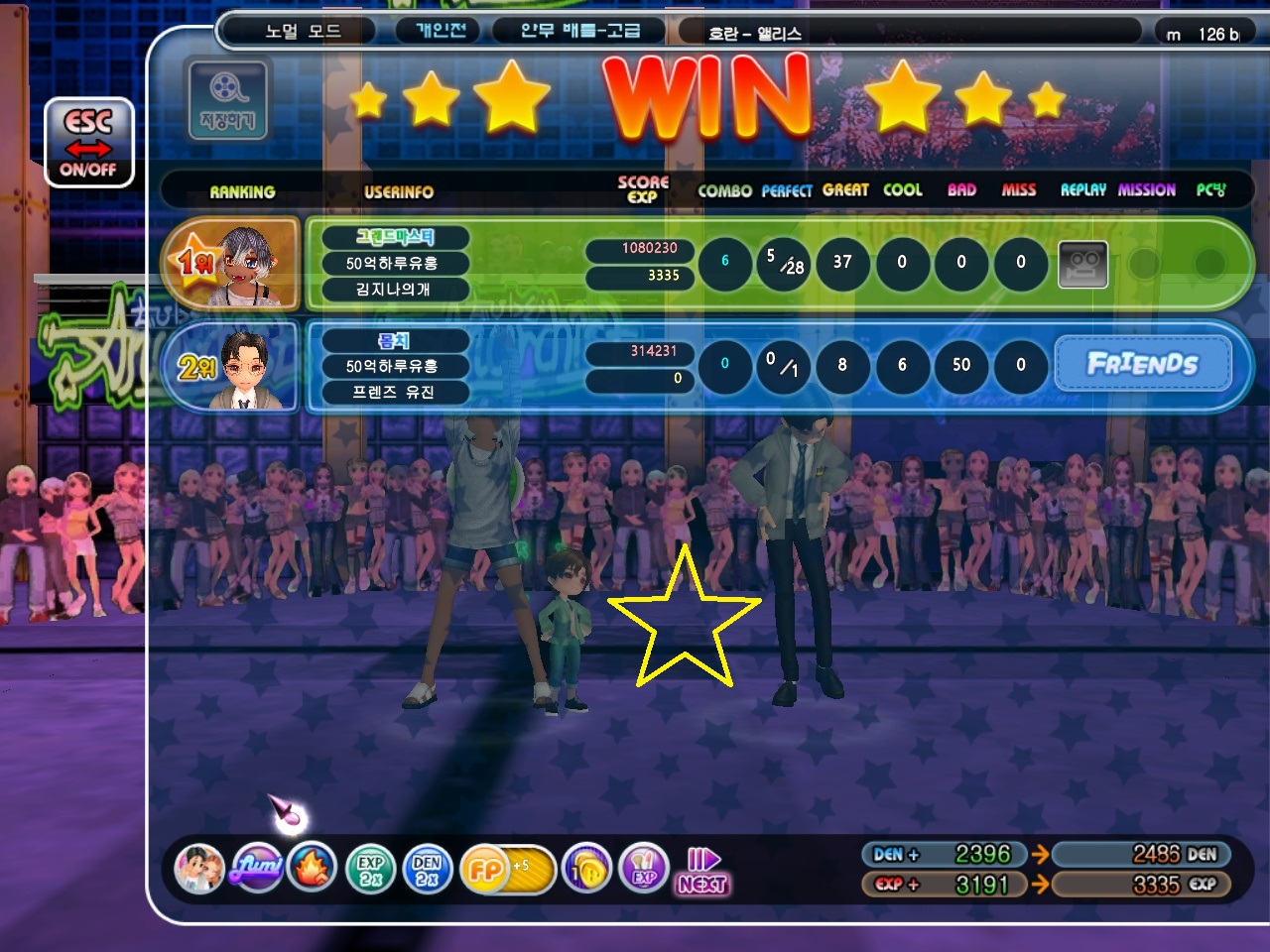The width and height of the screenshot is (1270, 952).
Task: Click the Lumi bonus icon
Action: pyautogui.click(x=256, y=869)
